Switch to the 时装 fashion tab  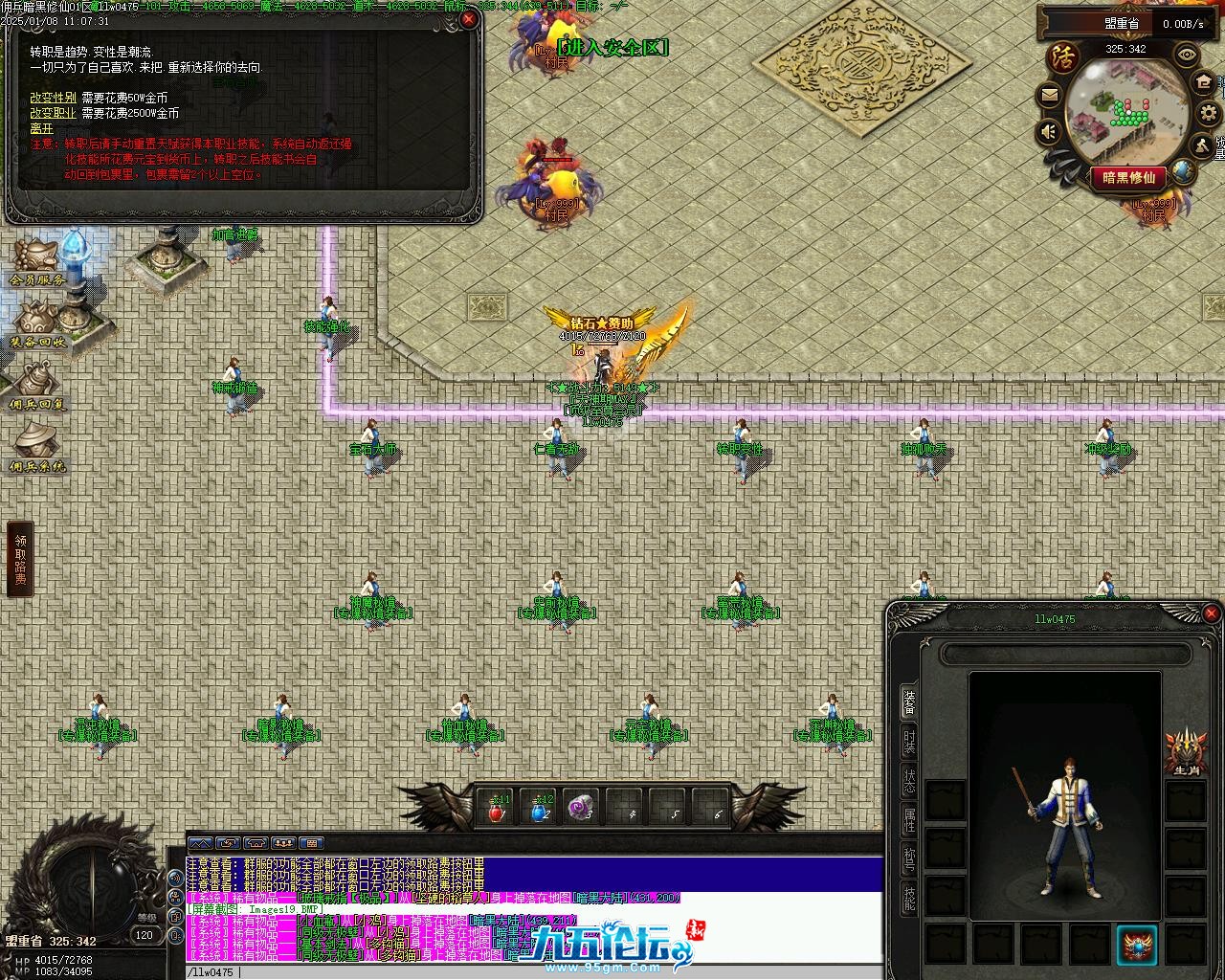click(x=908, y=744)
